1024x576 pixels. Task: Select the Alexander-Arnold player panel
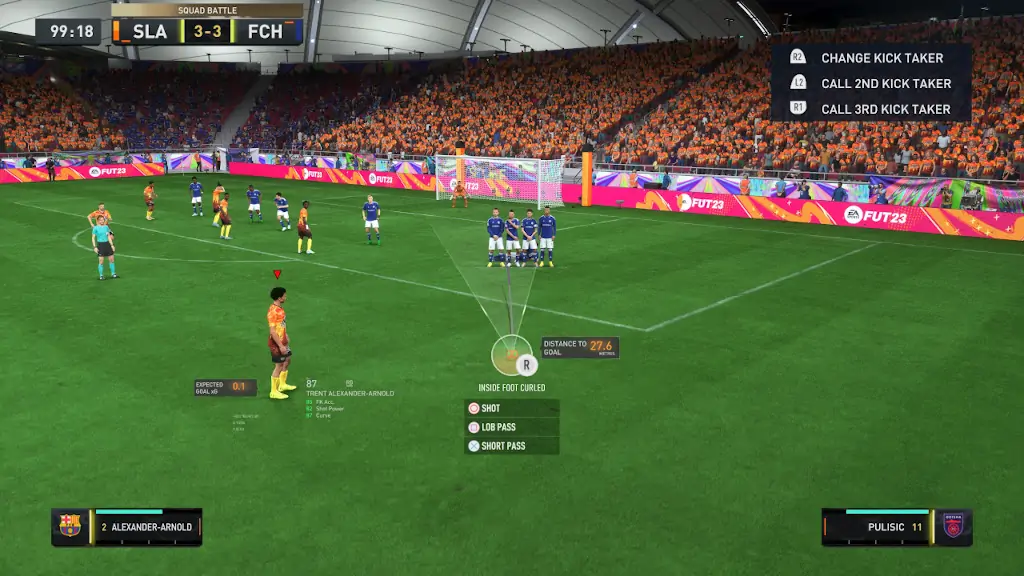point(127,527)
